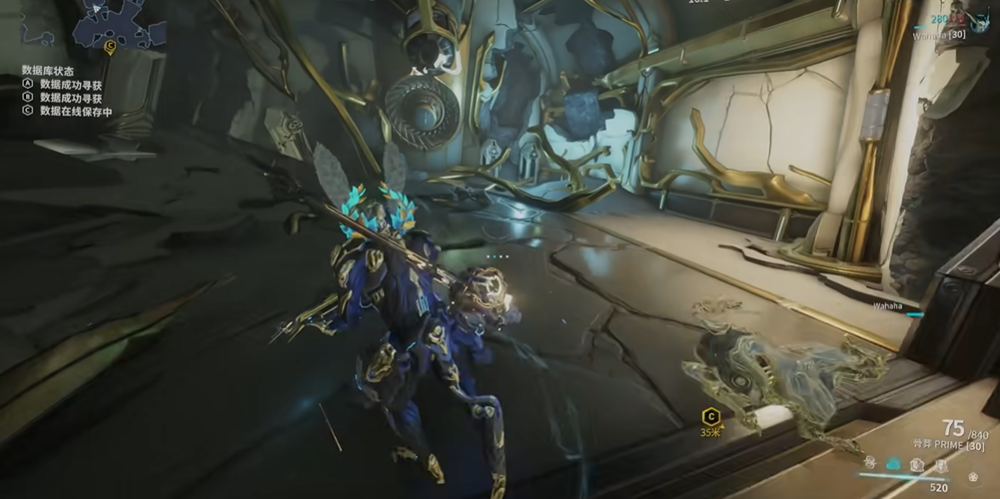Select the yellow C marker on the minimap

(109, 46)
